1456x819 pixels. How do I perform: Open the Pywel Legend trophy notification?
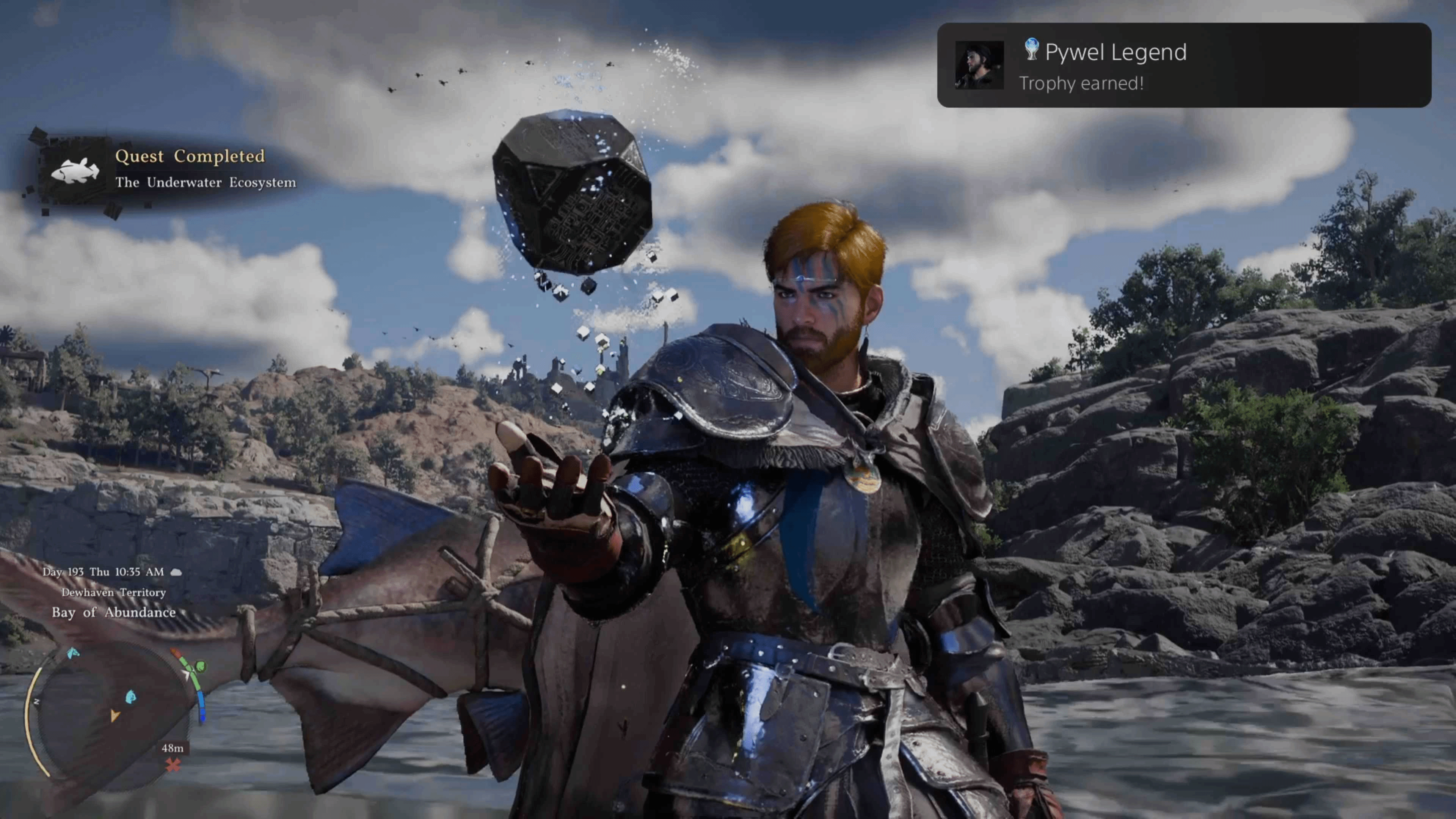(x=1183, y=65)
